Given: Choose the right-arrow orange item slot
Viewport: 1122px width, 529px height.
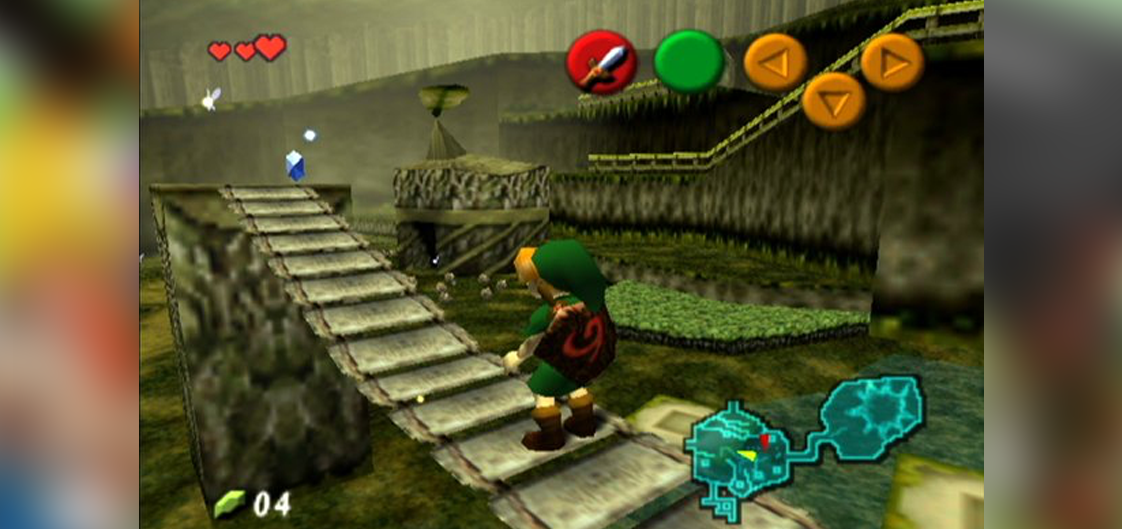Looking at the screenshot, I should [892, 63].
